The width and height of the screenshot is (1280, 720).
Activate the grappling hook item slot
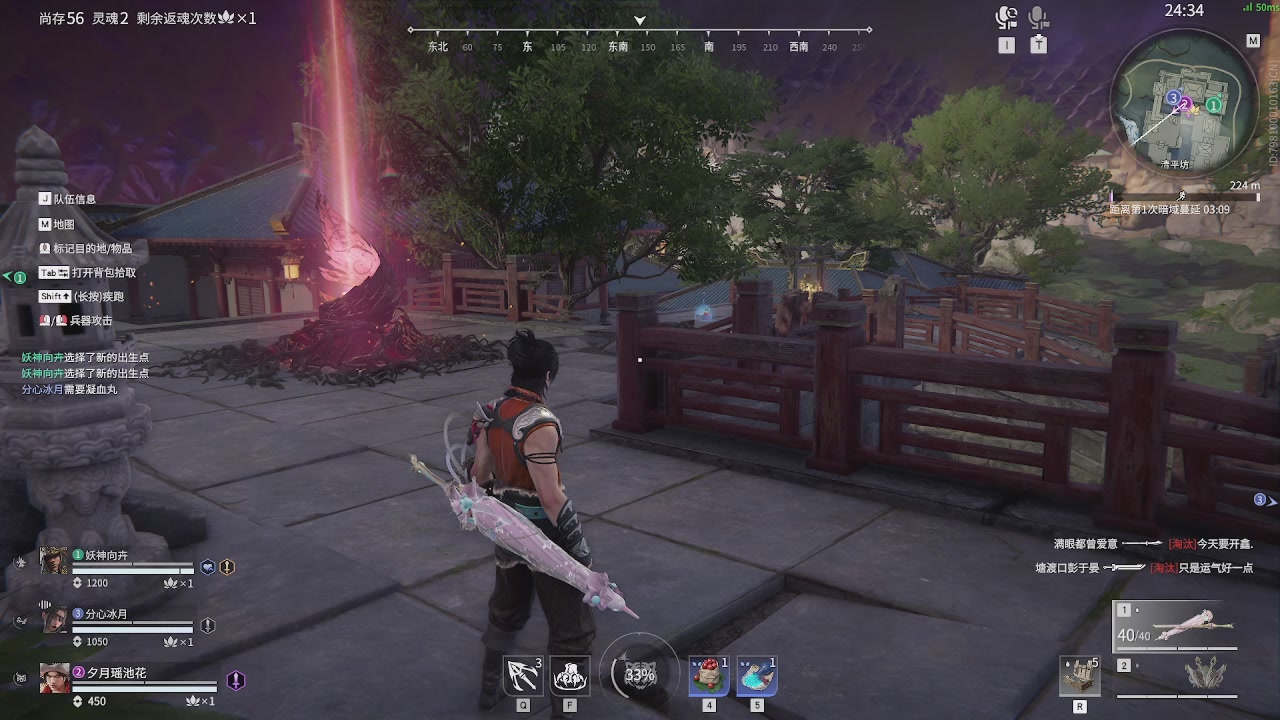(523, 676)
